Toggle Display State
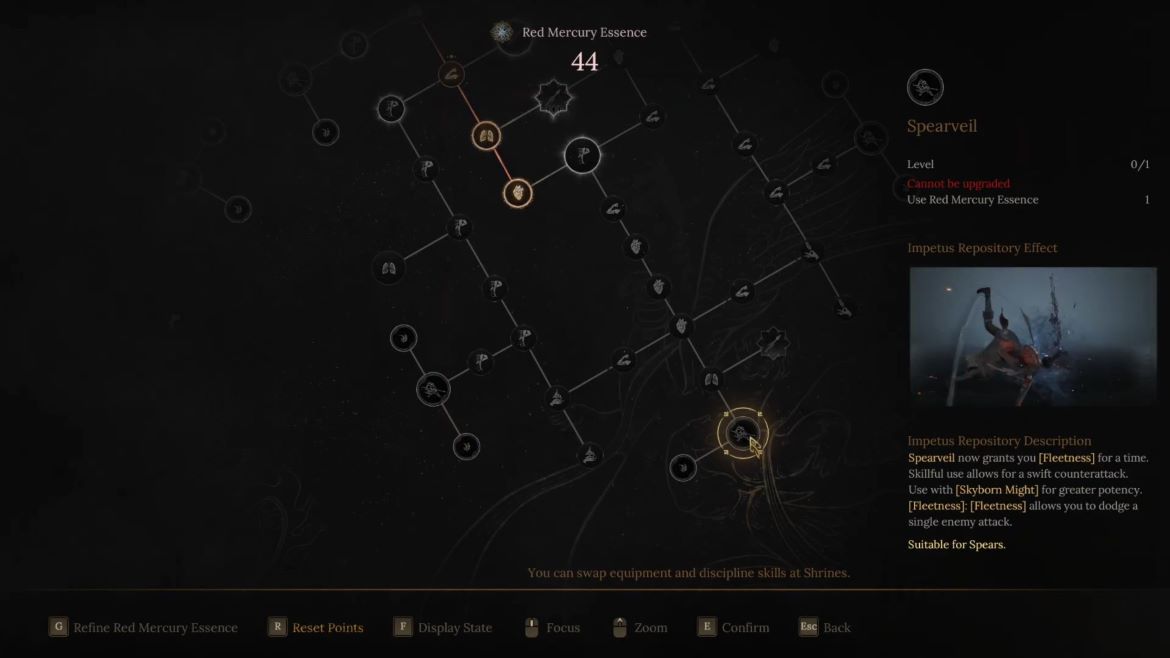Viewport: 1170px width, 658px height. tap(443, 628)
